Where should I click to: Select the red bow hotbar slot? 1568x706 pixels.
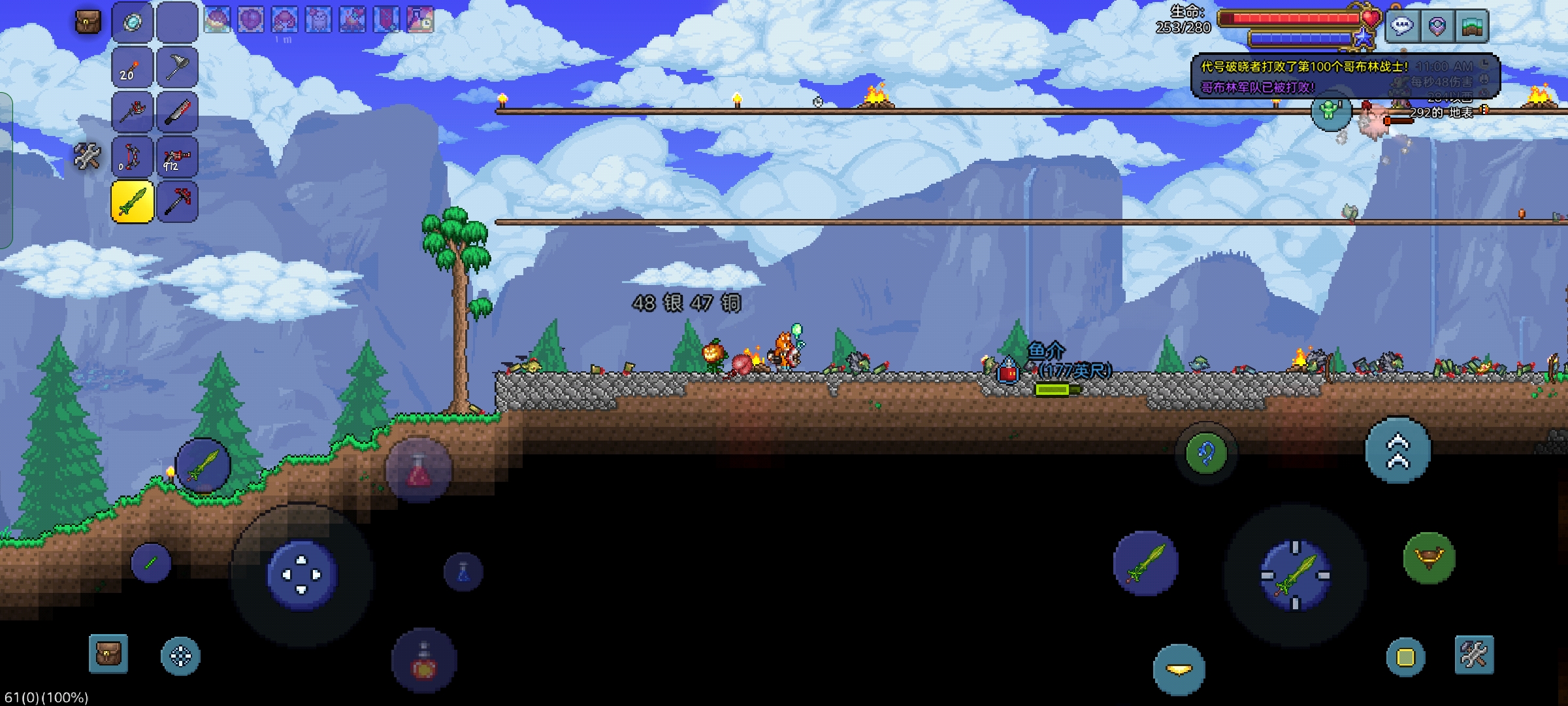point(133,157)
